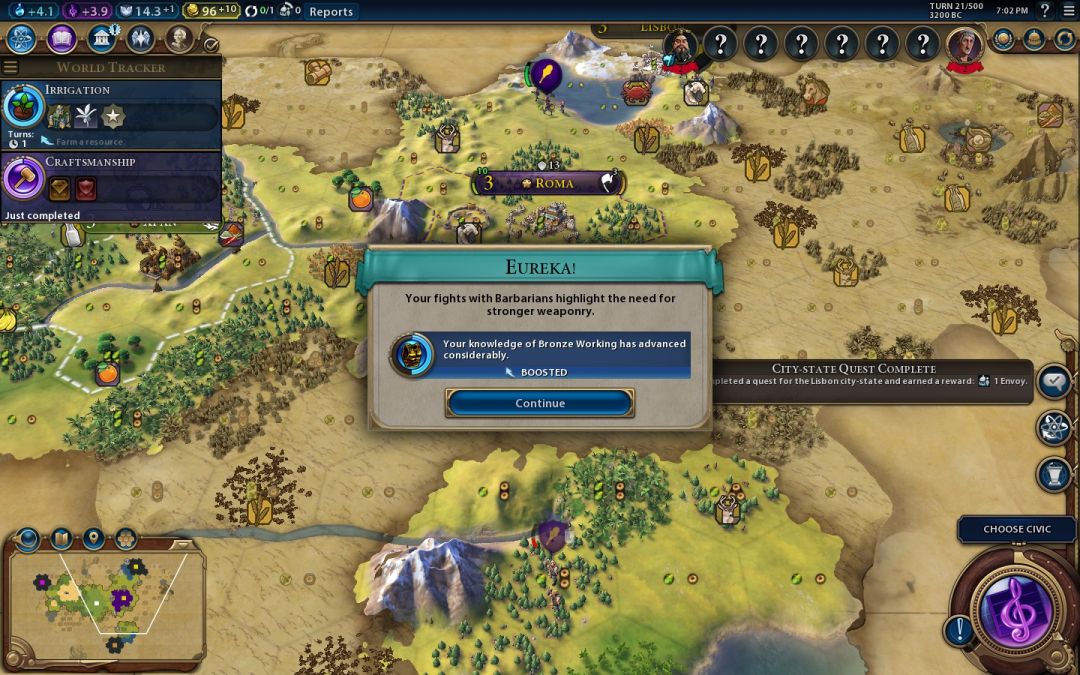
Task: Open the map pin tool above minimap
Action: point(93,539)
